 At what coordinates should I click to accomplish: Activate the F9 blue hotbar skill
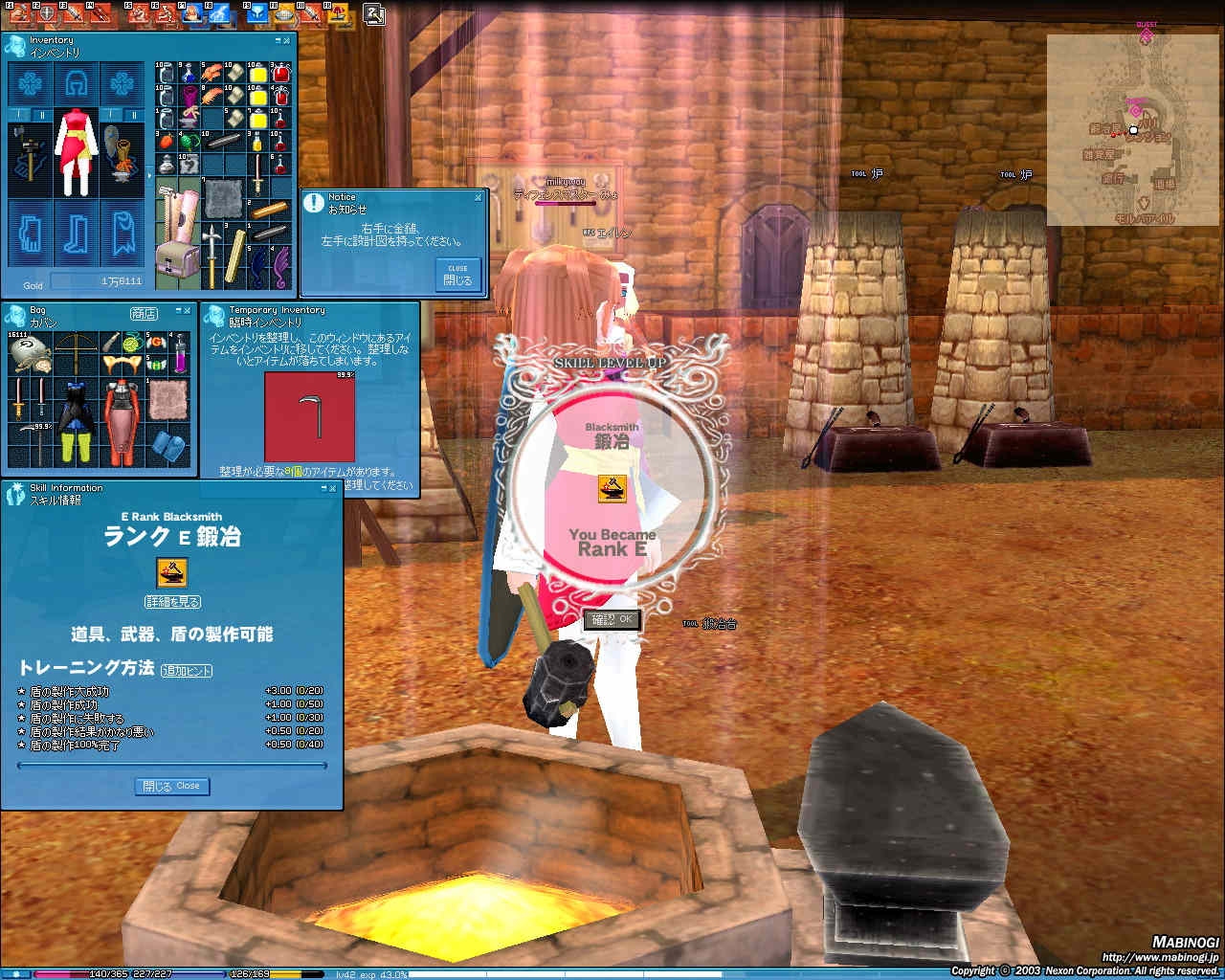tap(257, 15)
